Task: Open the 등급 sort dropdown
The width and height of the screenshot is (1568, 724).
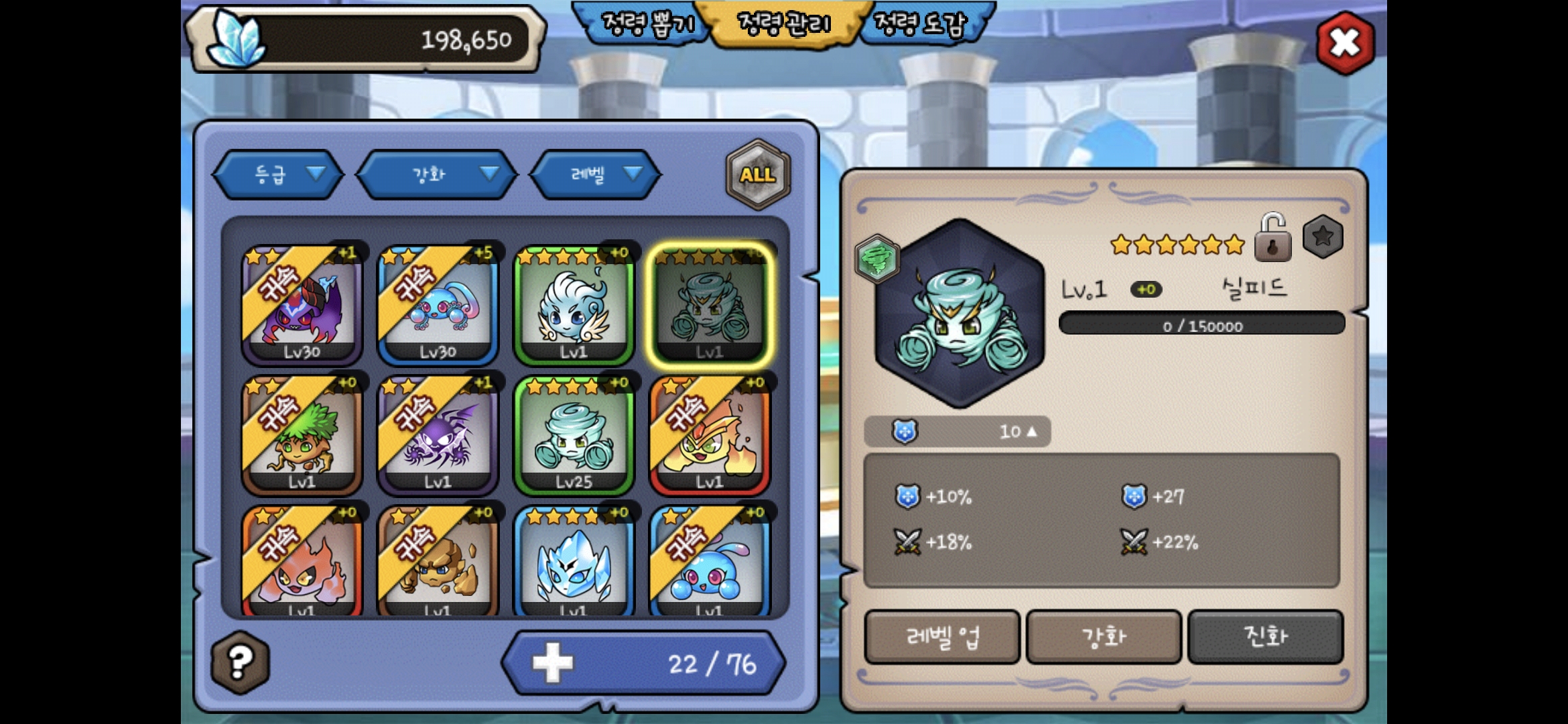Action: tap(278, 175)
